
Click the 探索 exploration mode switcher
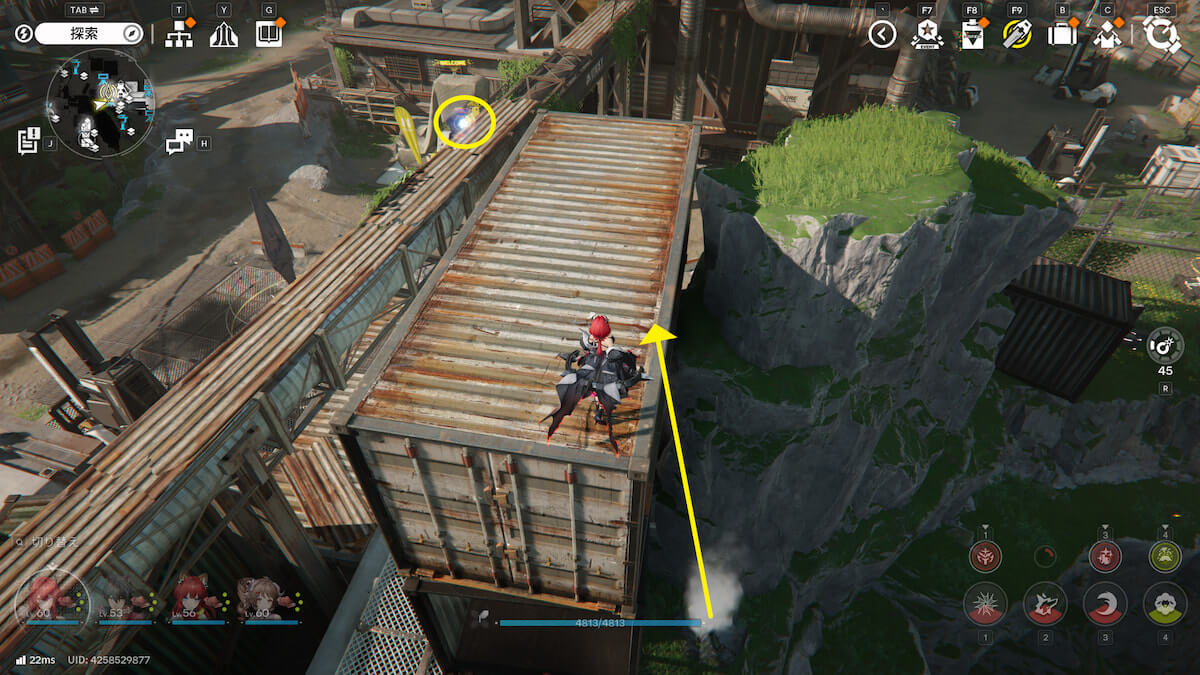coord(90,34)
